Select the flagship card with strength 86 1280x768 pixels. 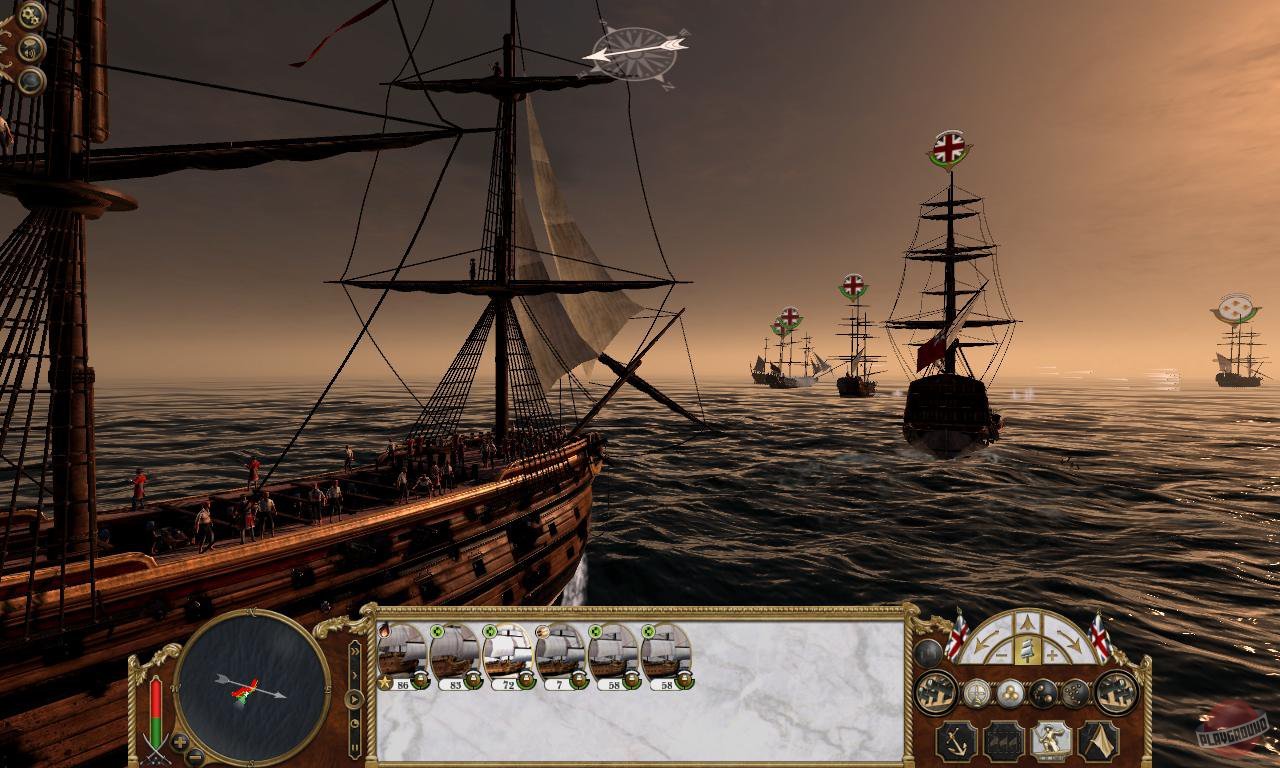click(402, 655)
